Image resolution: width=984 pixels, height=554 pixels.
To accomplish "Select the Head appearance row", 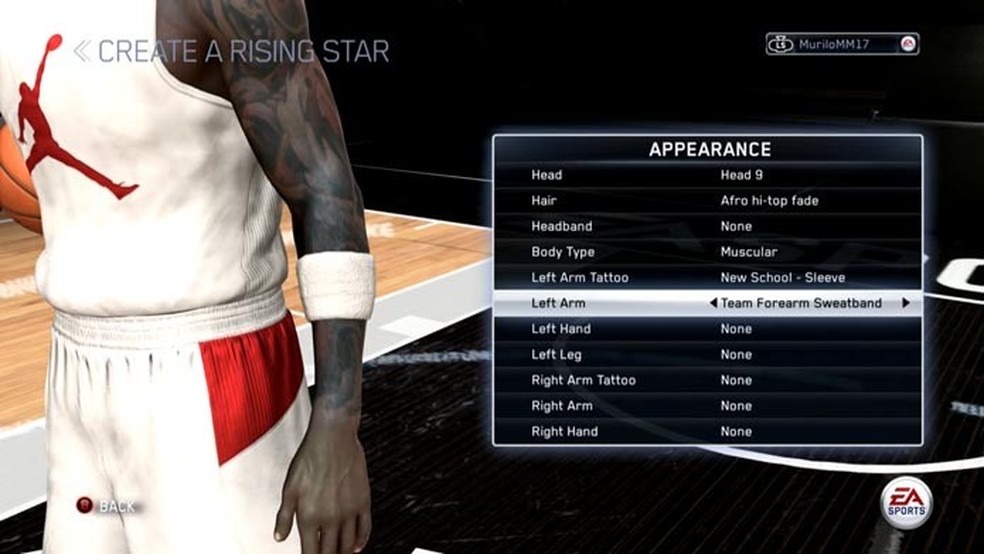I will pyautogui.click(x=706, y=175).
